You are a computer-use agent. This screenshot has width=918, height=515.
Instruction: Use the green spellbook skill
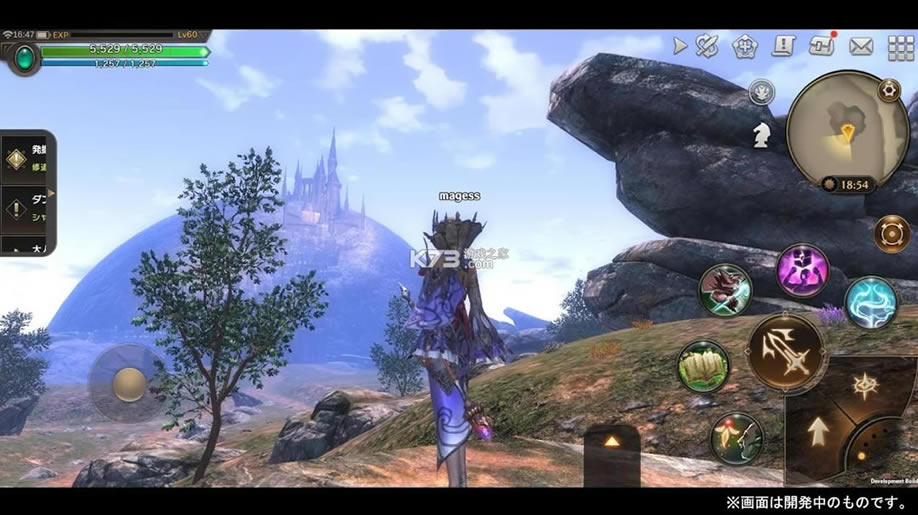pyautogui.click(x=704, y=366)
